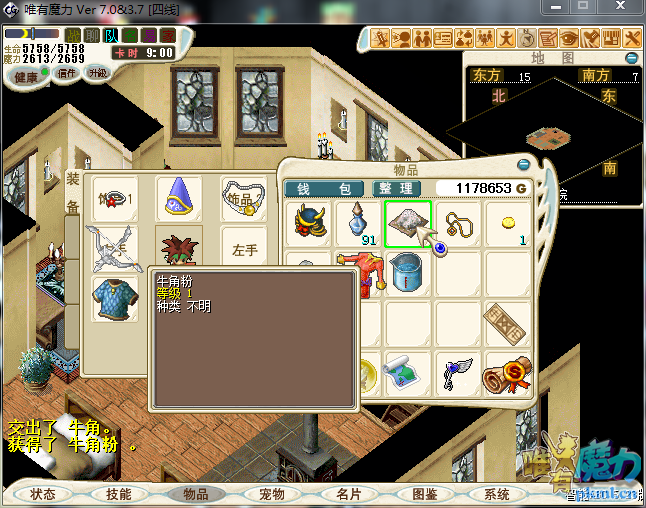Viewport: 646px width, 508px height.
Task: Close the 物品 inventory window
Action: 522,164
